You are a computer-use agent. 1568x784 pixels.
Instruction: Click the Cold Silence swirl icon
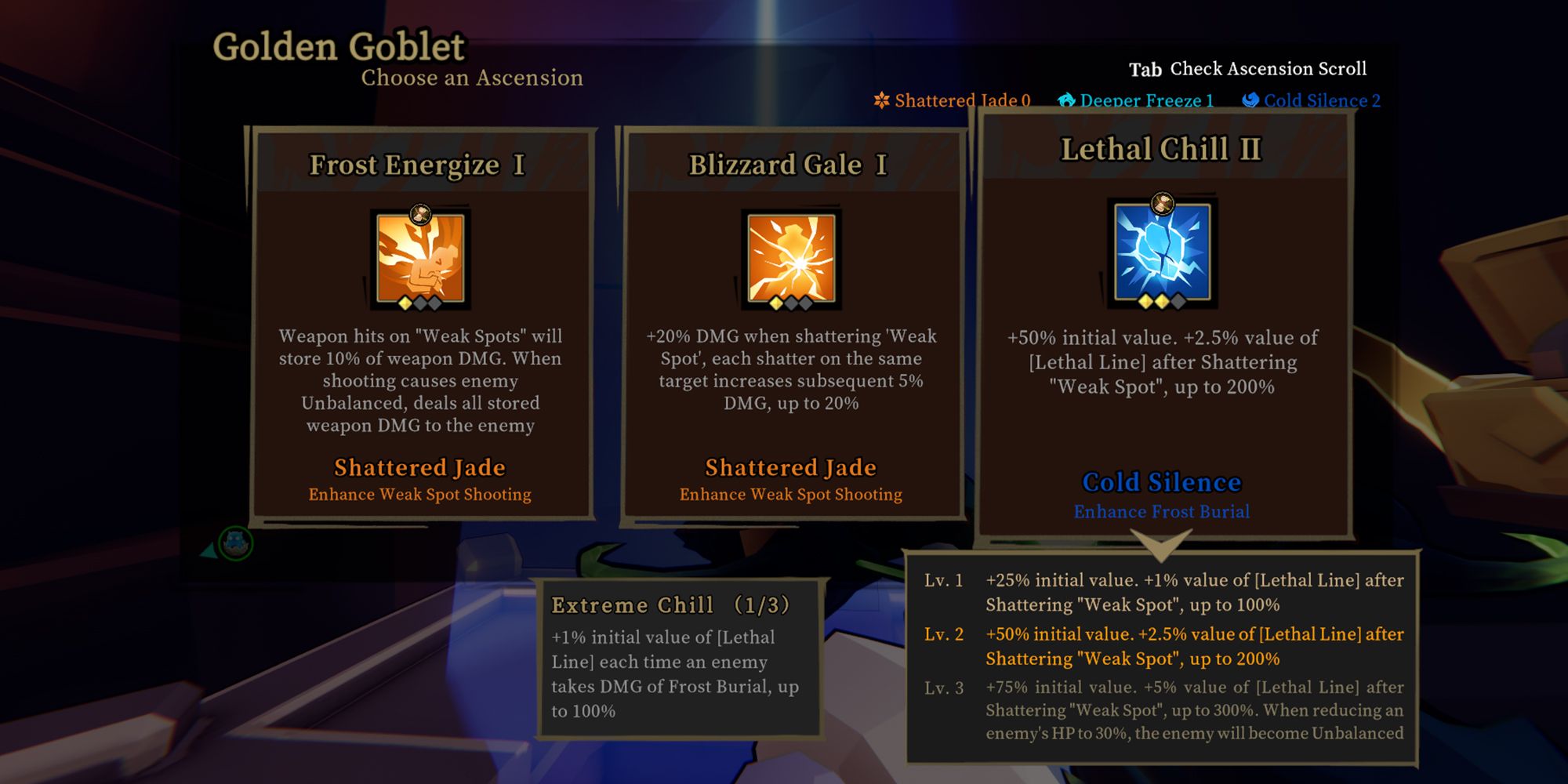point(1250,100)
